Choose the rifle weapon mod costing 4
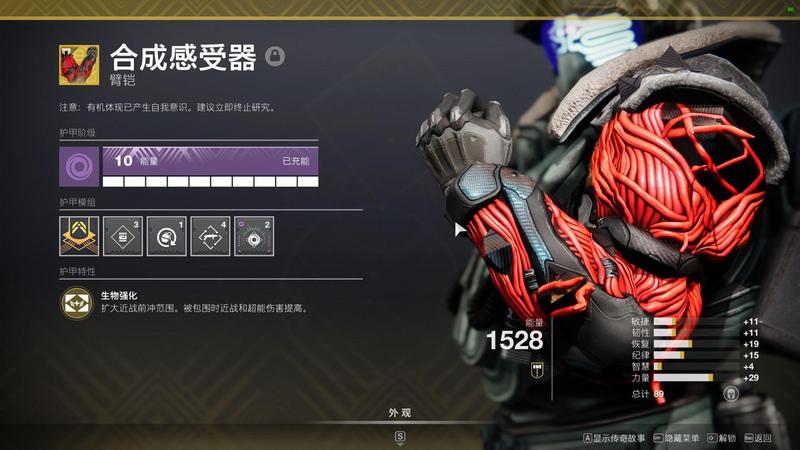This screenshot has width=800, height=450. coord(210,236)
